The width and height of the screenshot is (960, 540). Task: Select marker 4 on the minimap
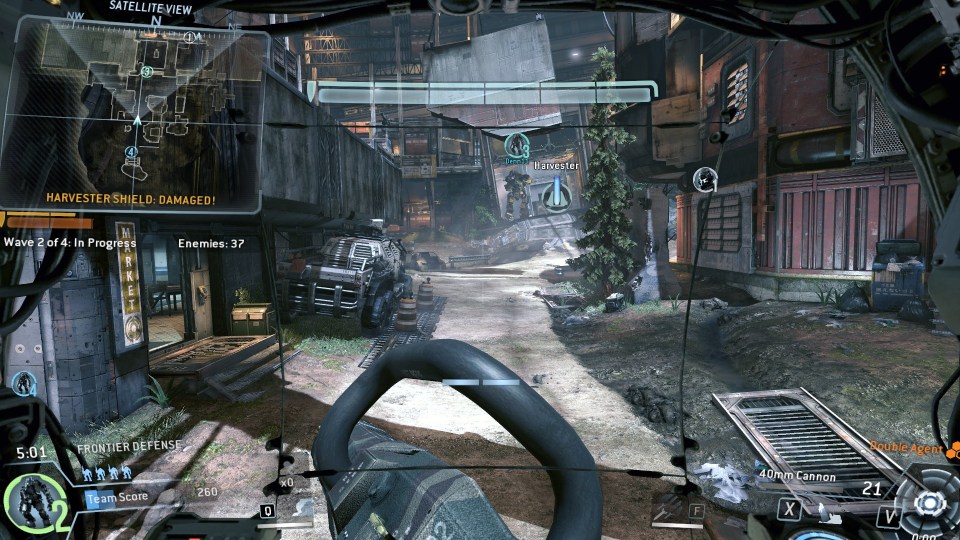point(130,152)
